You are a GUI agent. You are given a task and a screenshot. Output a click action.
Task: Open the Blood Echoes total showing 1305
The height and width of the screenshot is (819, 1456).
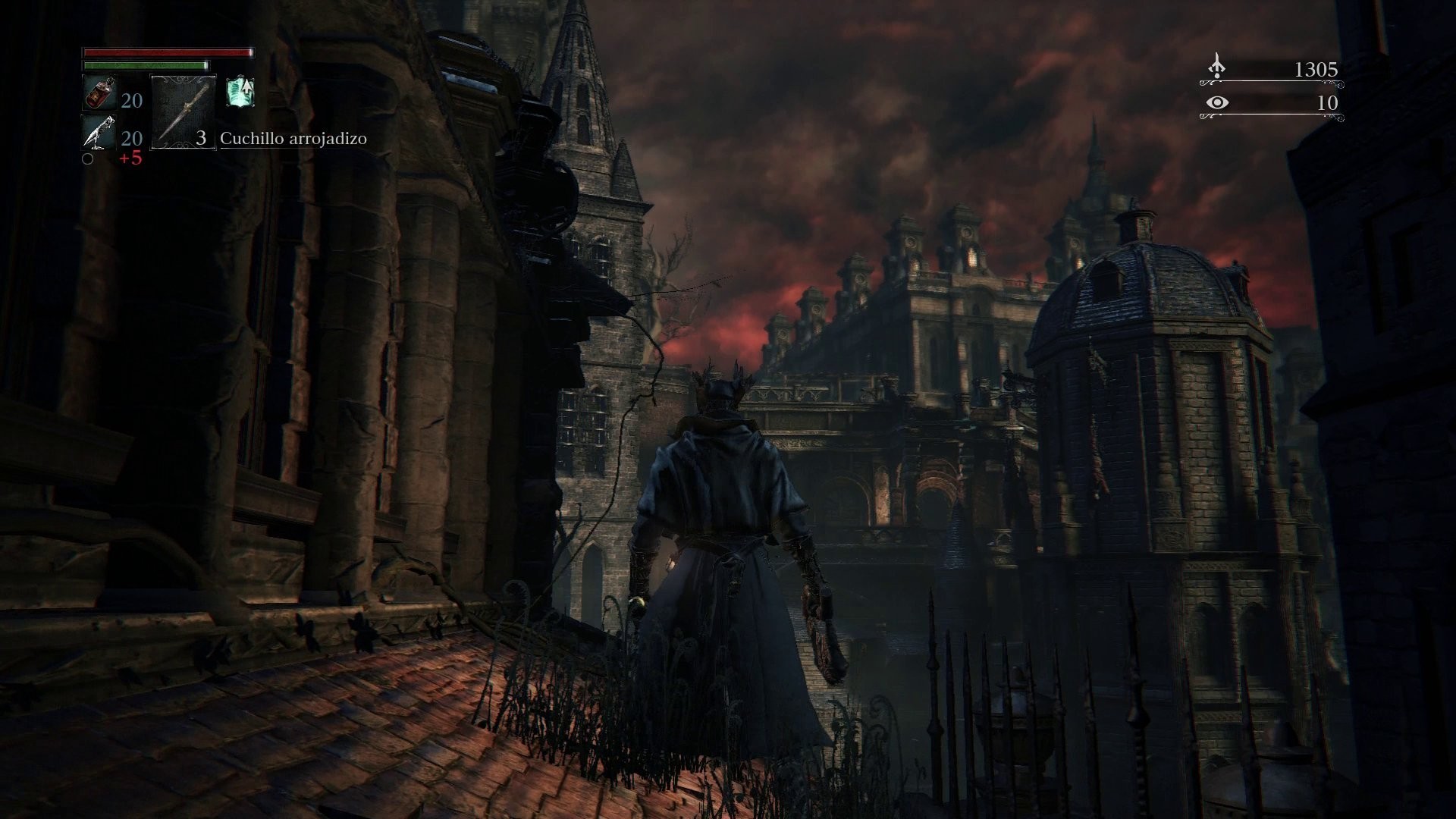click(1316, 68)
